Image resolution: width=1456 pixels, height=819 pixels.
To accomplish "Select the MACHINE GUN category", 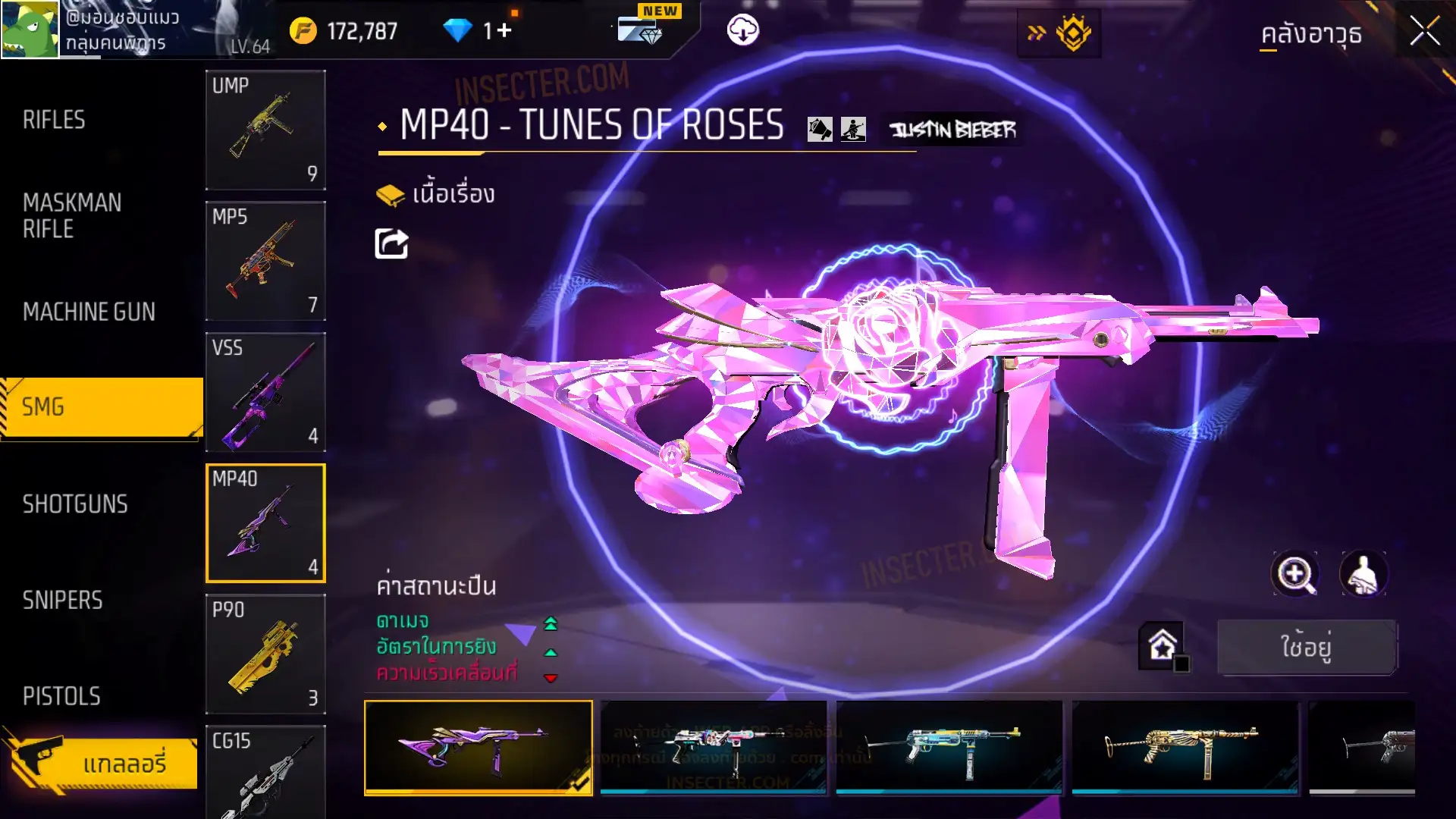I will pyautogui.click(x=89, y=312).
